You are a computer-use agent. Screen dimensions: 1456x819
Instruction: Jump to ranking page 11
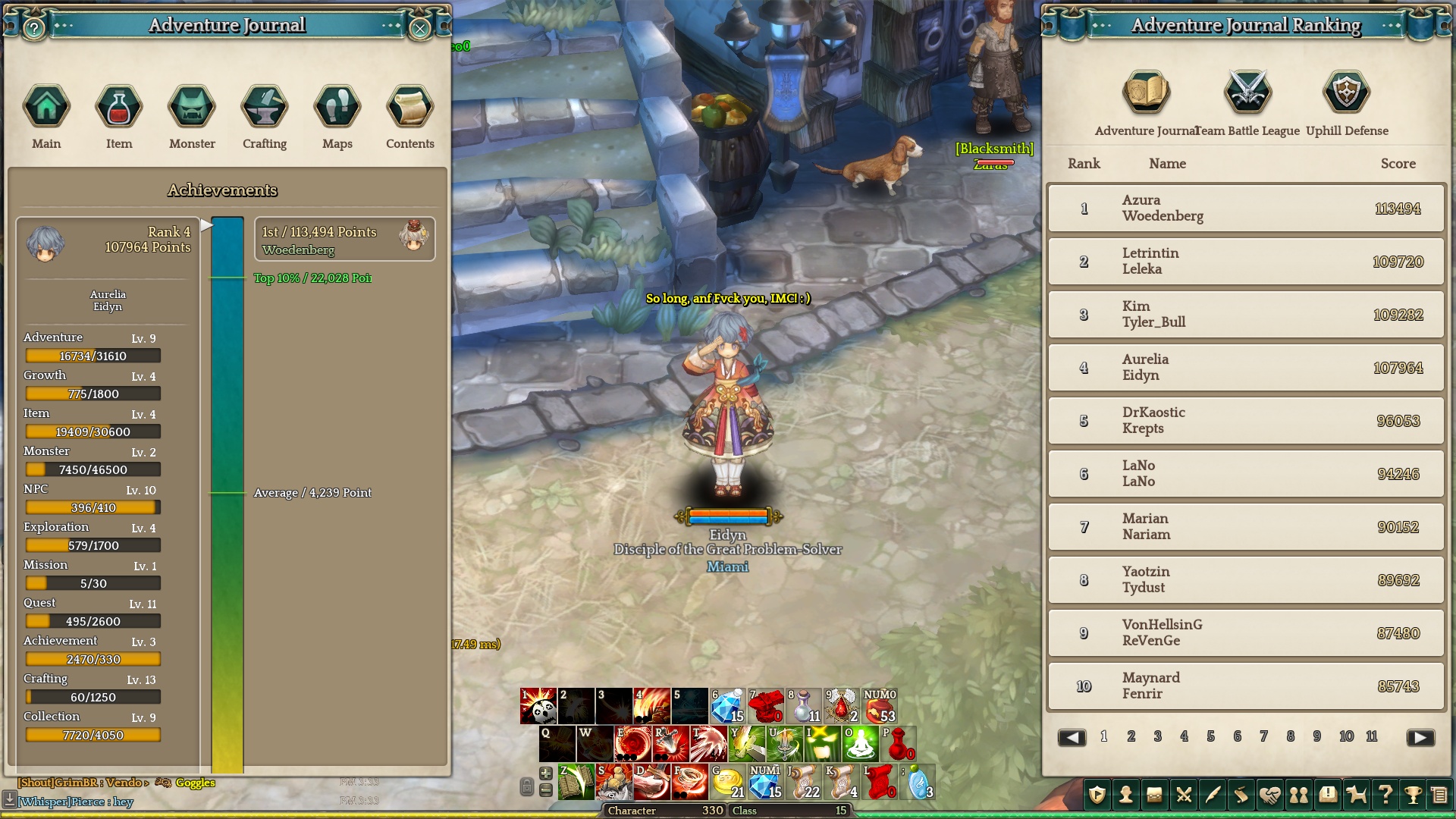pyautogui.click(x=1372, y=736)
